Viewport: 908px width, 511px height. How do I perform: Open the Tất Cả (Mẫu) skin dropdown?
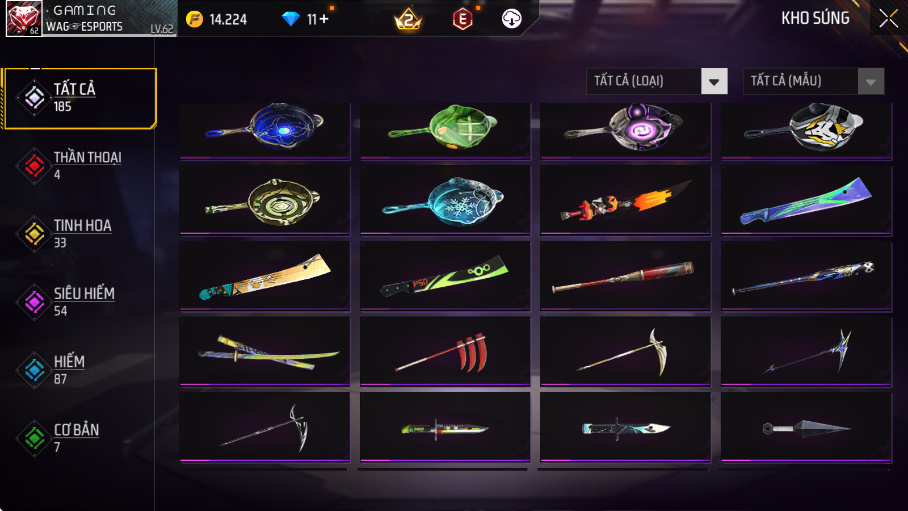pyautogui.click(x=813, y=81)
